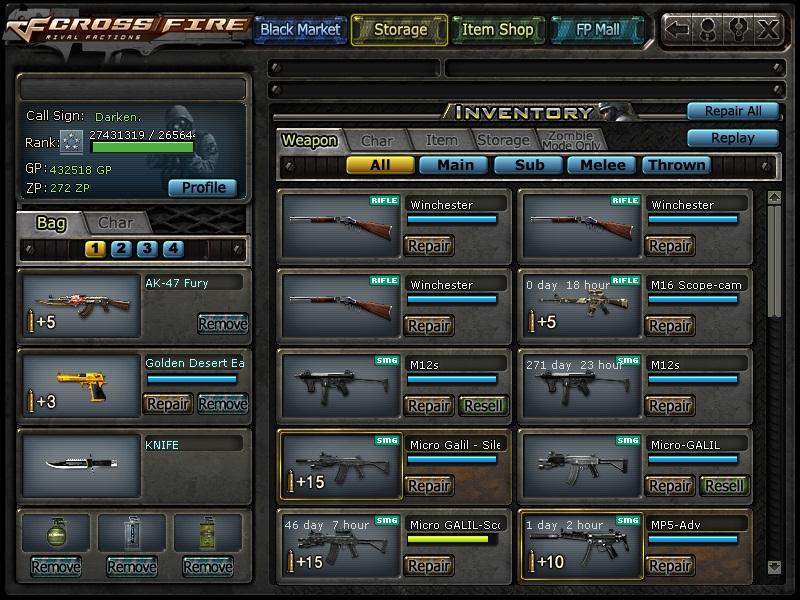Go to the Item Shop
800x600 pixels.
click(x=497, y=30)
